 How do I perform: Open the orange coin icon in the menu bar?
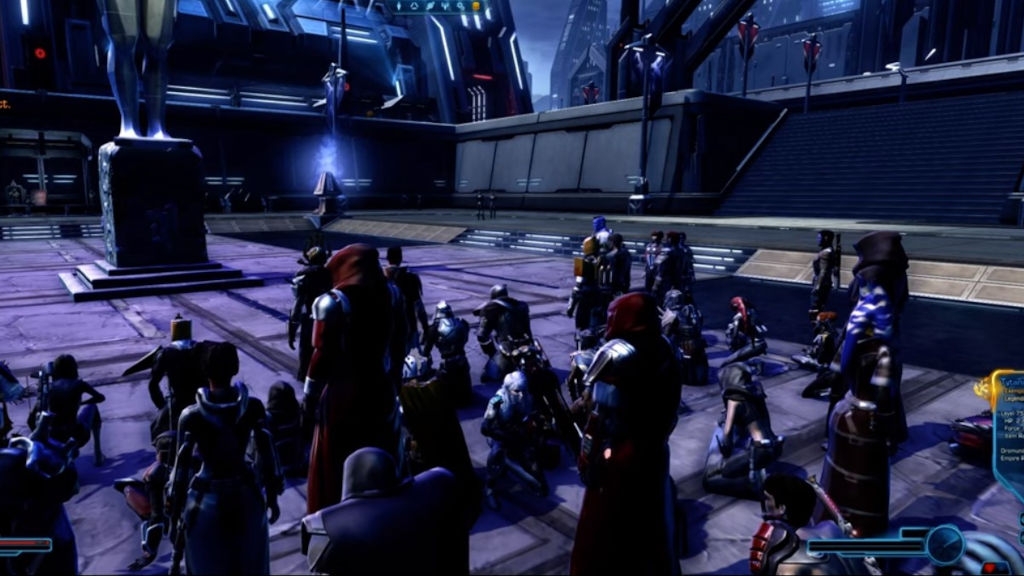click(476, 6)
